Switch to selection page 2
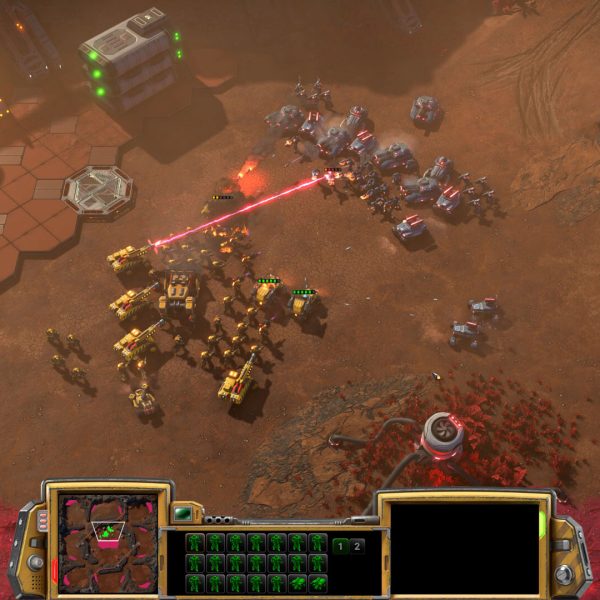The image size is (600, 600). point(358,546)
